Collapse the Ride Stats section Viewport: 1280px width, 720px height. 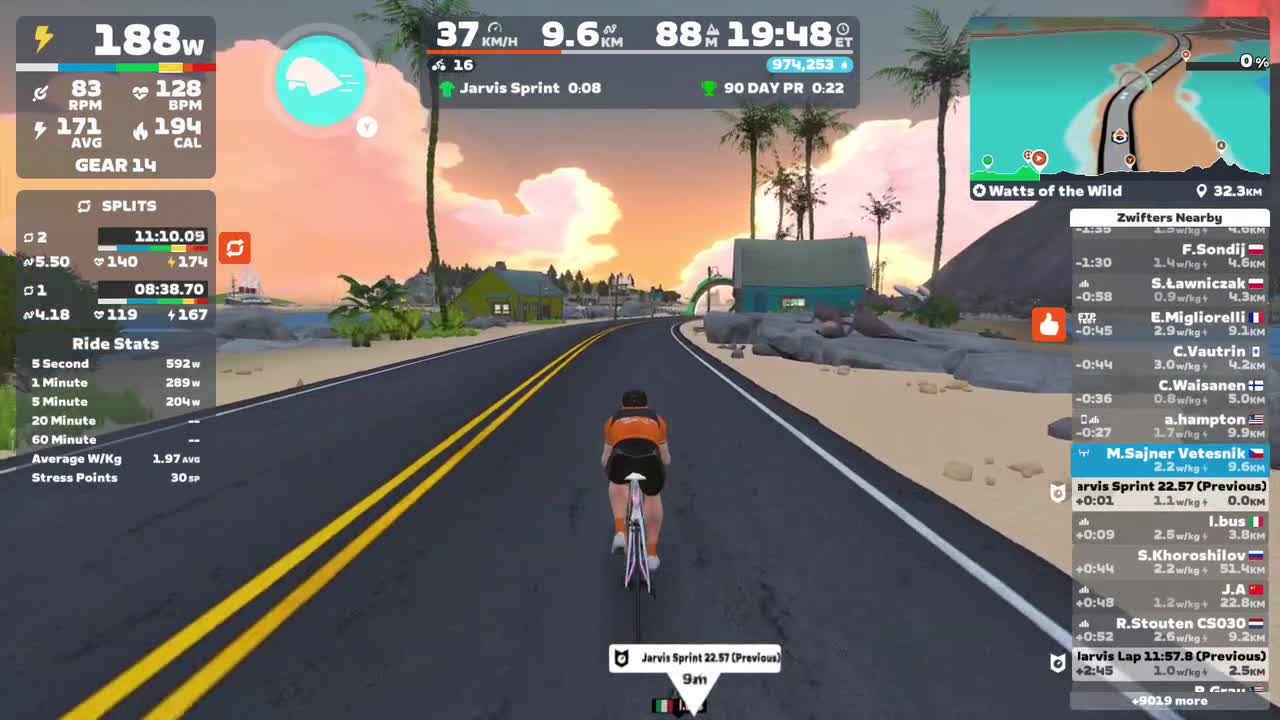tap(115, 343)
